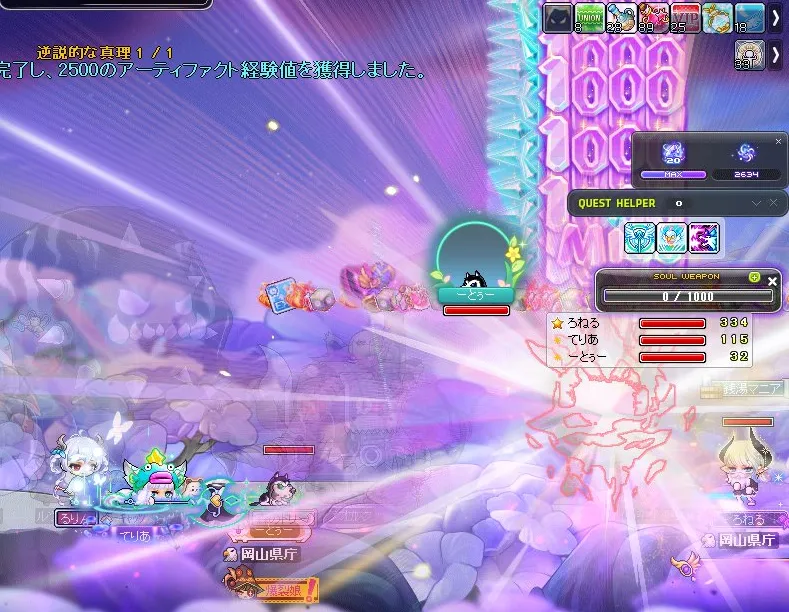789x612 pixels.
Task: Expand the second buff row arrow
Action: pos(776,55)
